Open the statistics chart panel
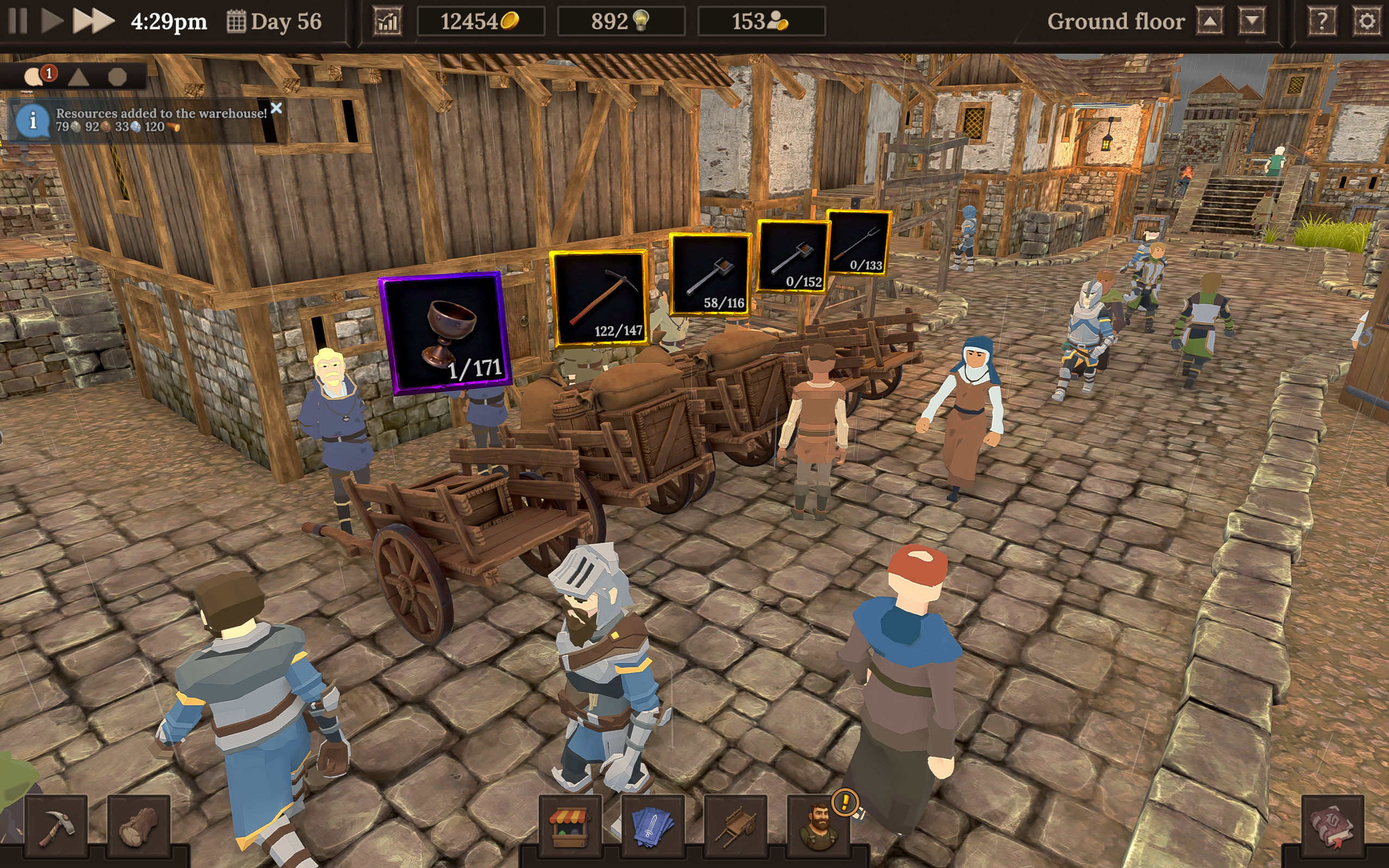The height and width of the screenshot is (868, 1389). pyautogui.click(x=387, y=22)
